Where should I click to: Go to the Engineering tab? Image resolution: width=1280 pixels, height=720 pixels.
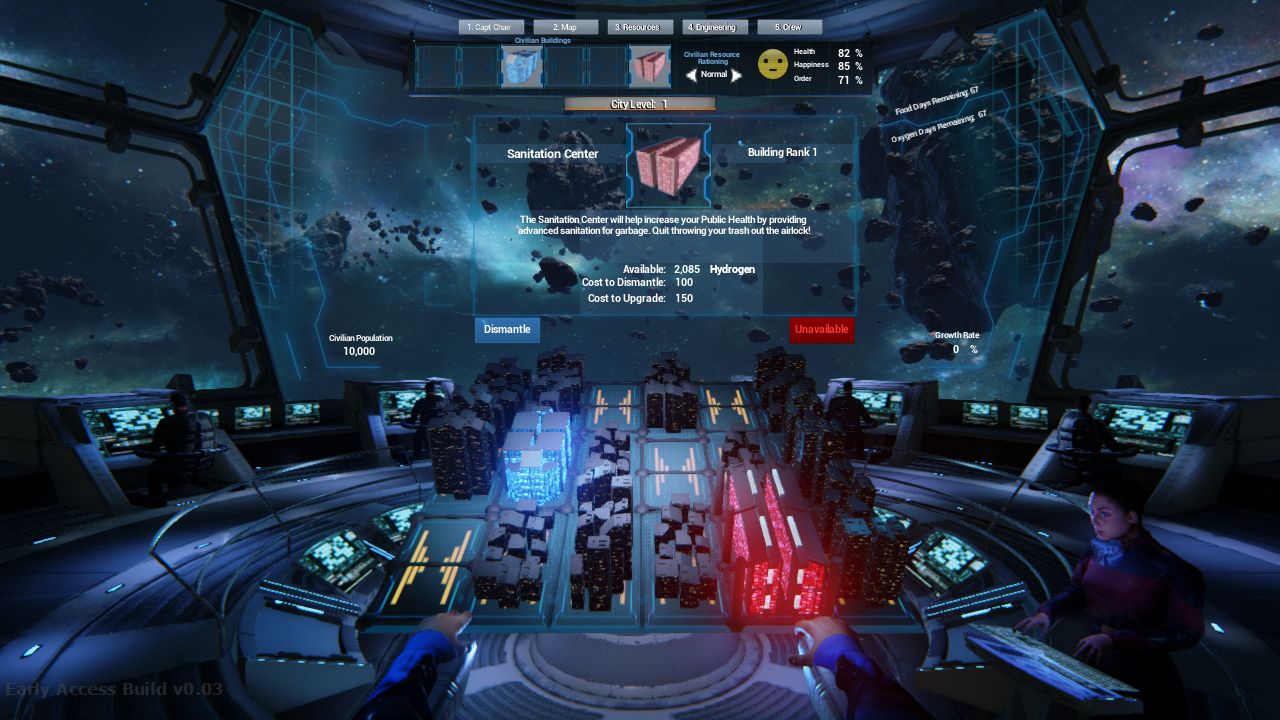[x=715, y=27]
